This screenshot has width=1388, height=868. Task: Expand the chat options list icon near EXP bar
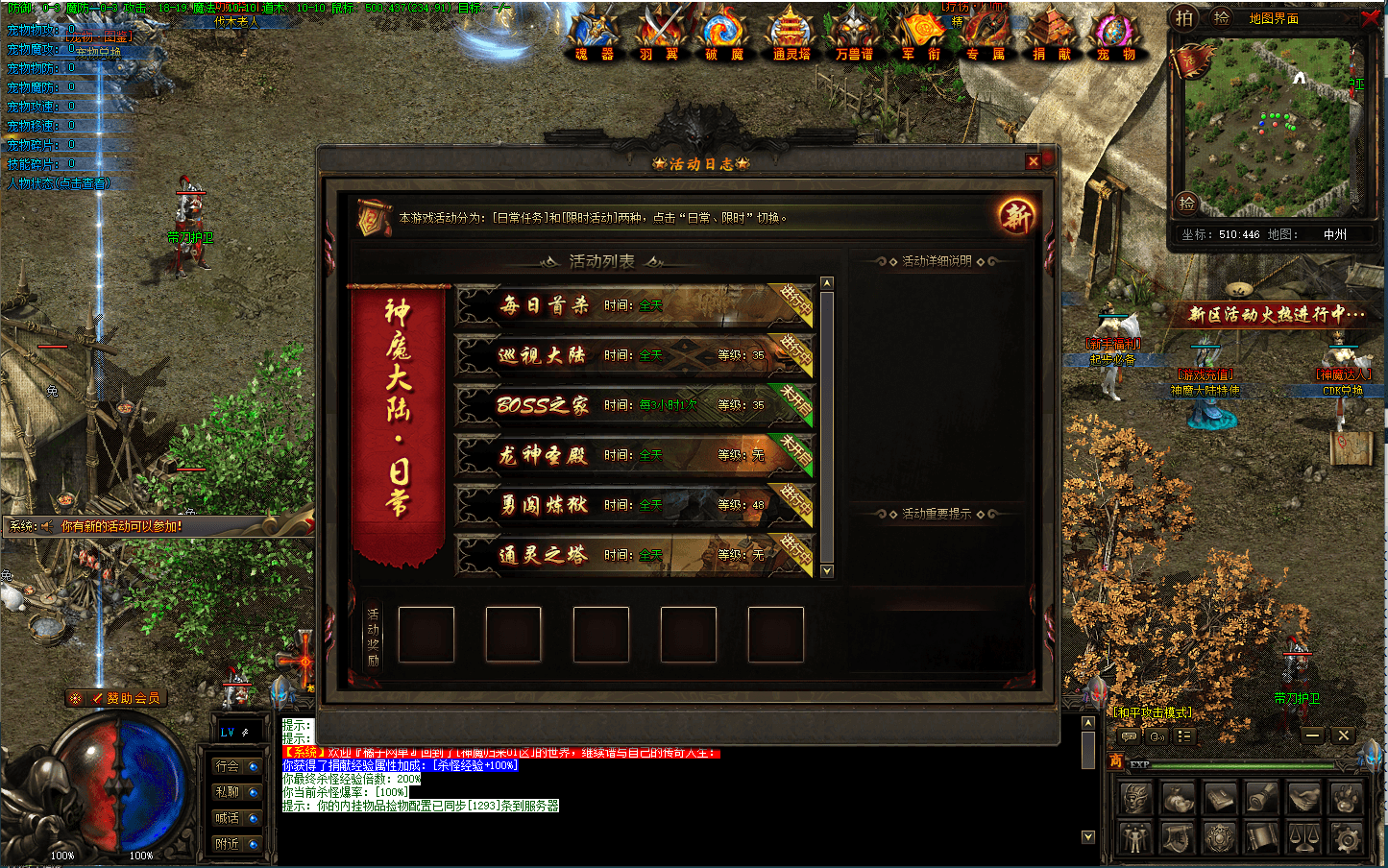pos(1184,736)
